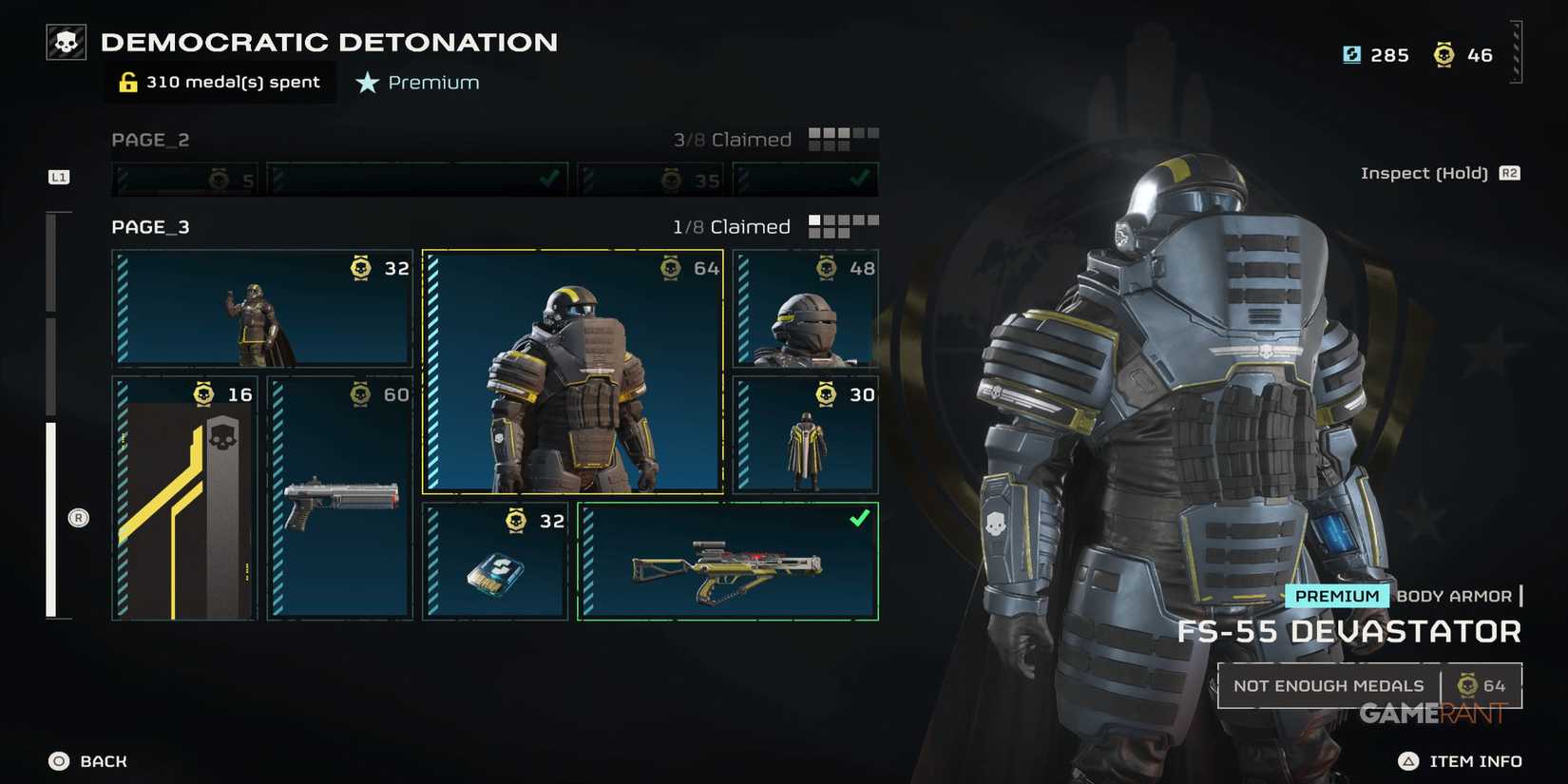Click the Super Credits icon showing 285
Viewport: 1568px width, 784px height.
[1353, 55]
